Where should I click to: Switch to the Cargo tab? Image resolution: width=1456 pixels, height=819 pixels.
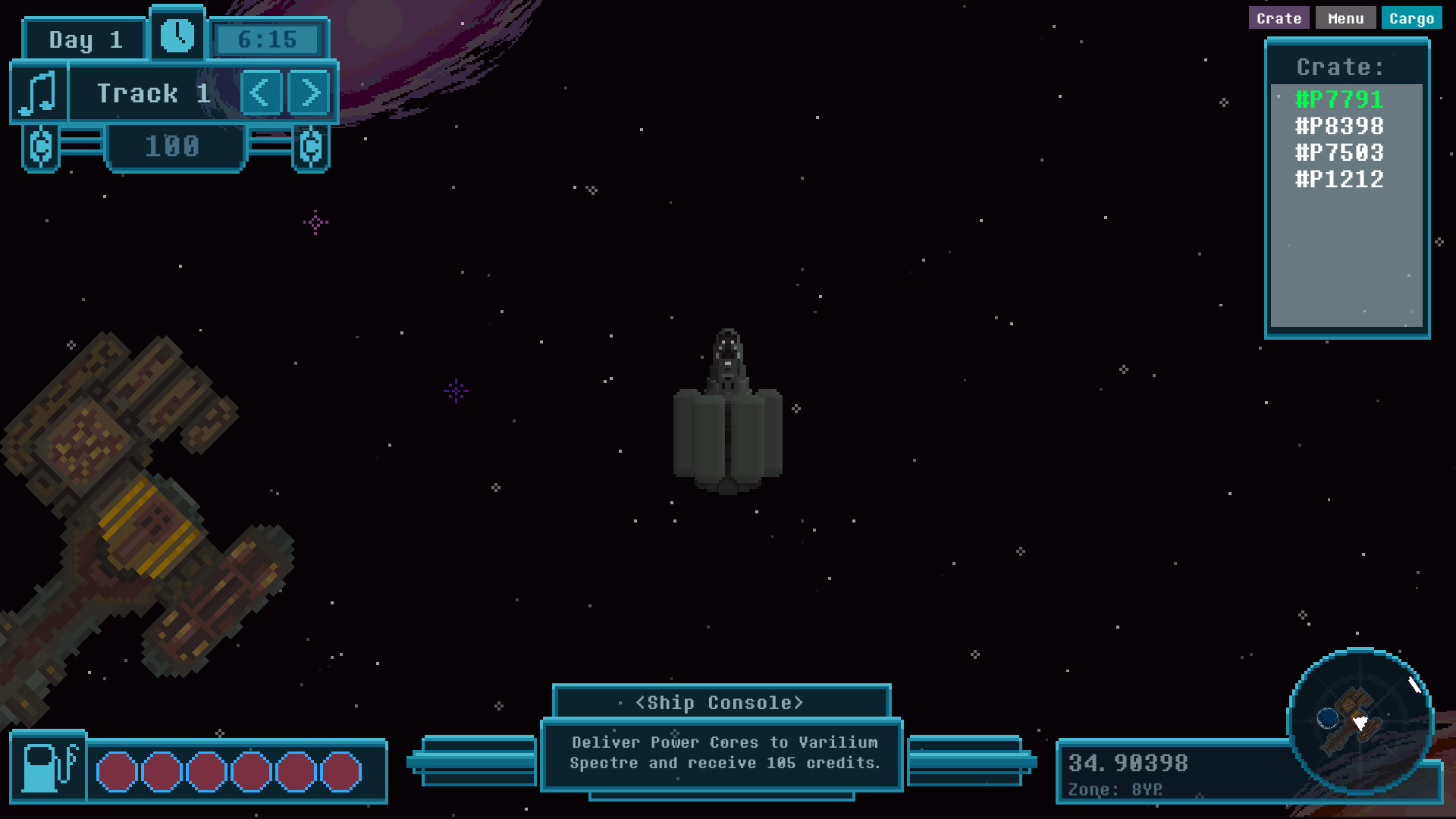point(1411,18)
